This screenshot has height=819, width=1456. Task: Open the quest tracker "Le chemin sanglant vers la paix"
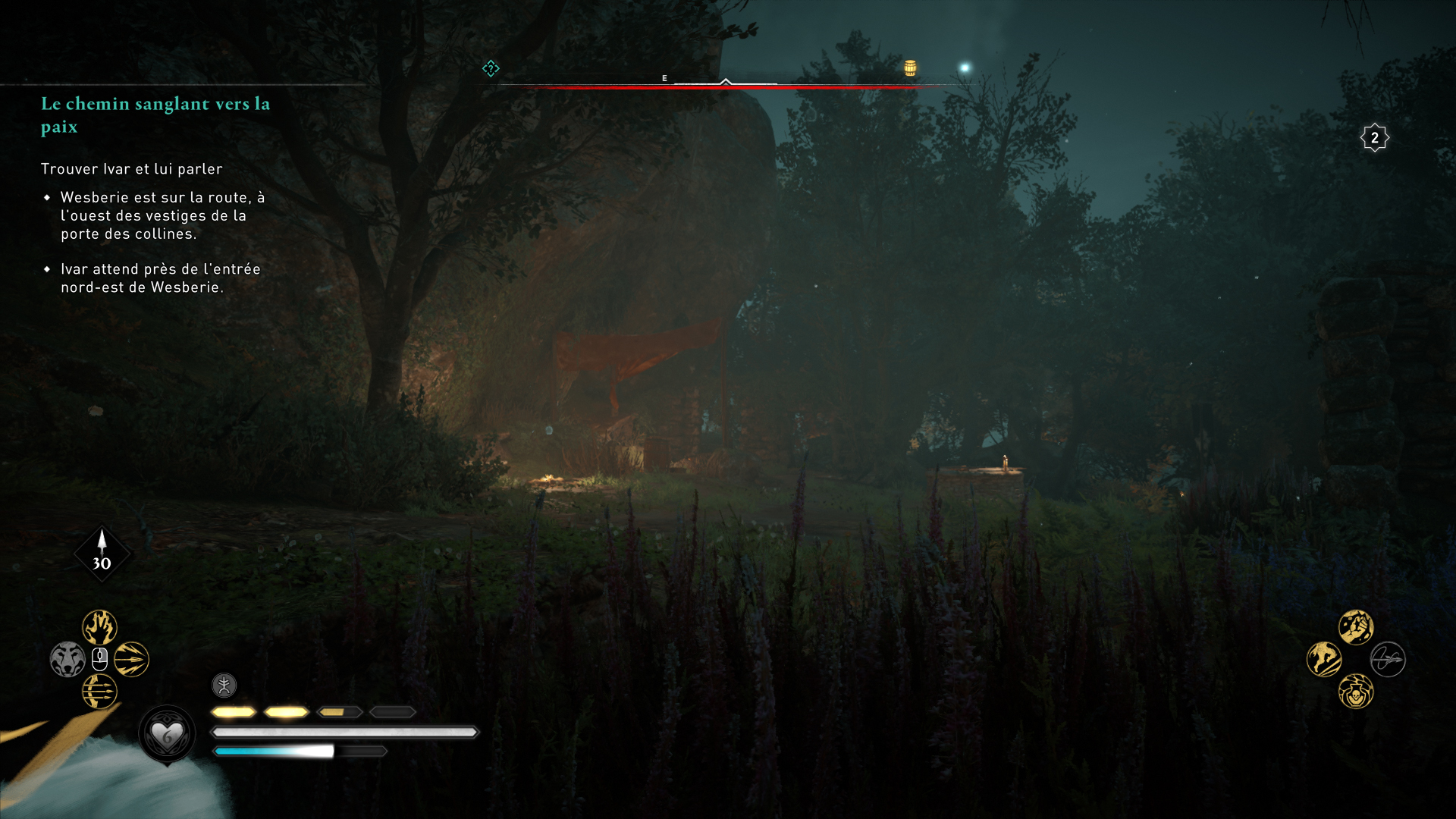click(x=155, y=115)
